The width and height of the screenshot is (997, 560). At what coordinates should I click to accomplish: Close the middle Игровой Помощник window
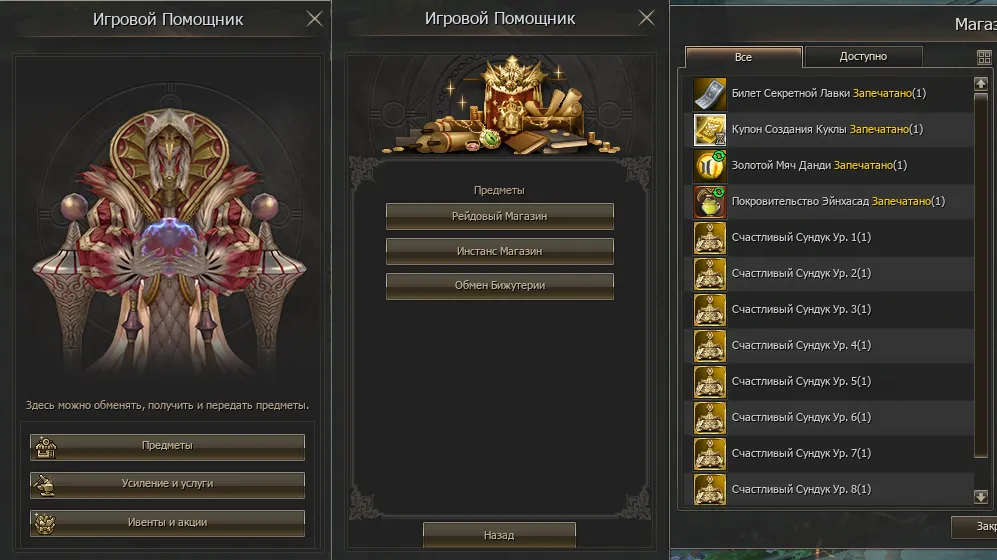tap(646, 18)
